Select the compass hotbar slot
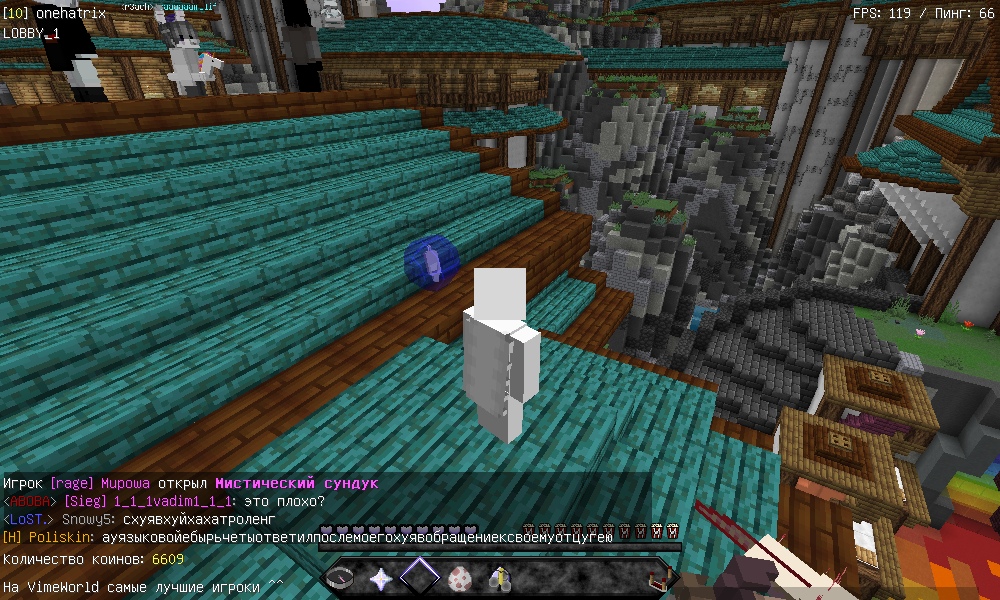 coord(342,578)
